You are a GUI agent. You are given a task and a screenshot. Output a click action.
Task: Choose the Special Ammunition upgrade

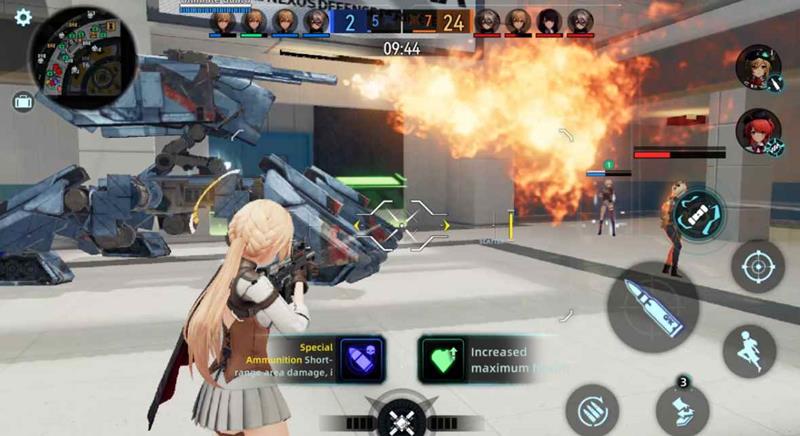coord(361,359)
